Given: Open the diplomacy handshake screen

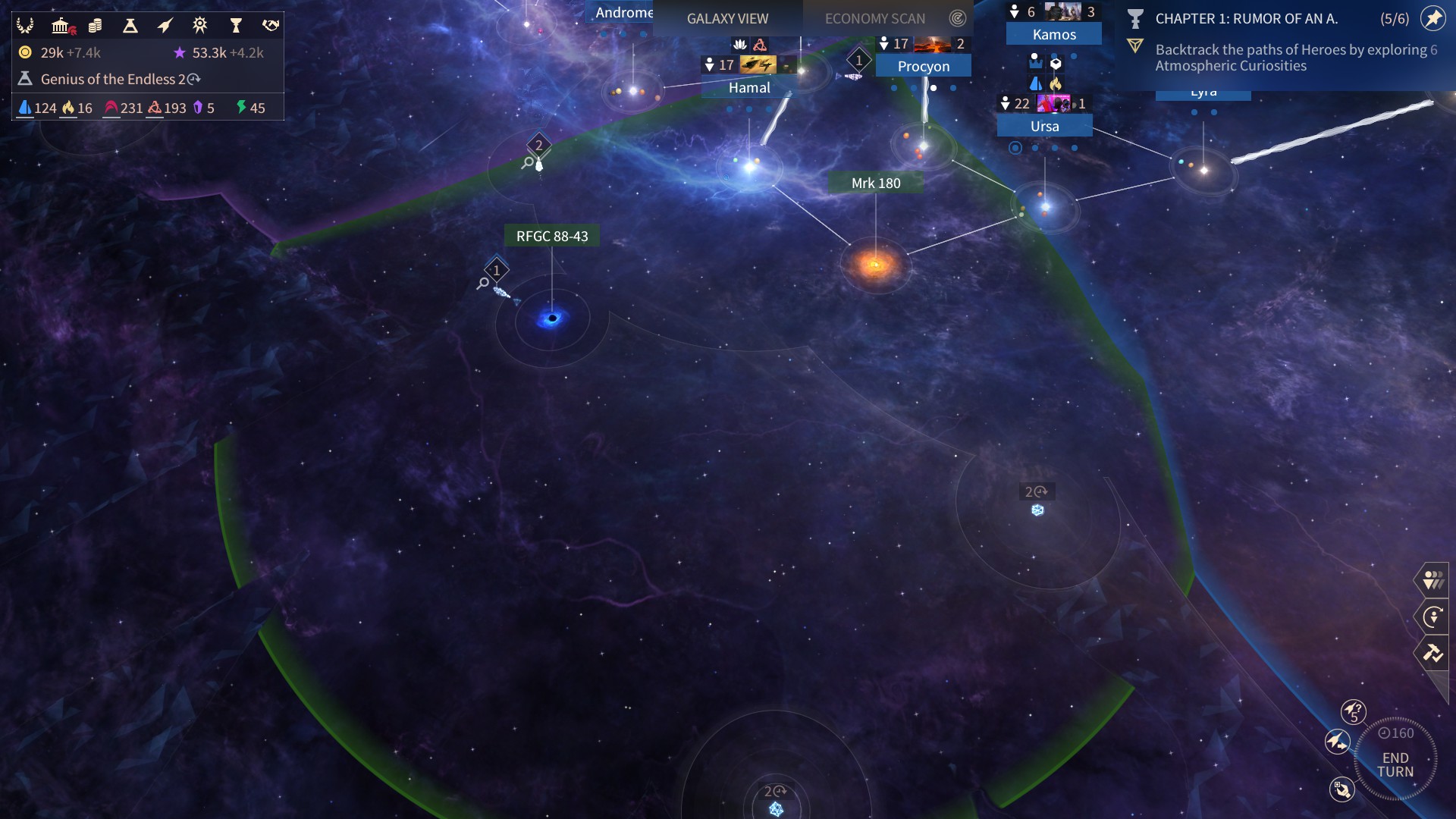Looking at the screenshot, I should (271, 26).
